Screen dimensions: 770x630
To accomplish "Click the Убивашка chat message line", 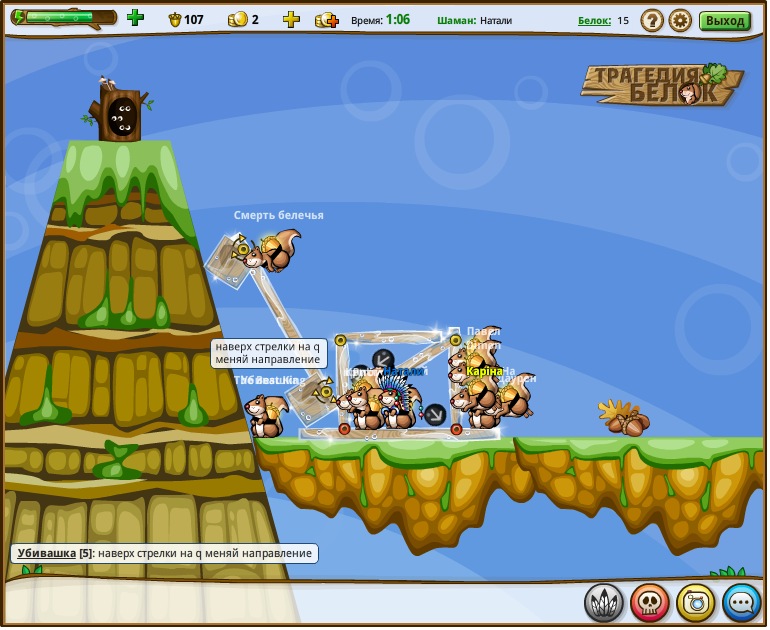I will point(164,553).
